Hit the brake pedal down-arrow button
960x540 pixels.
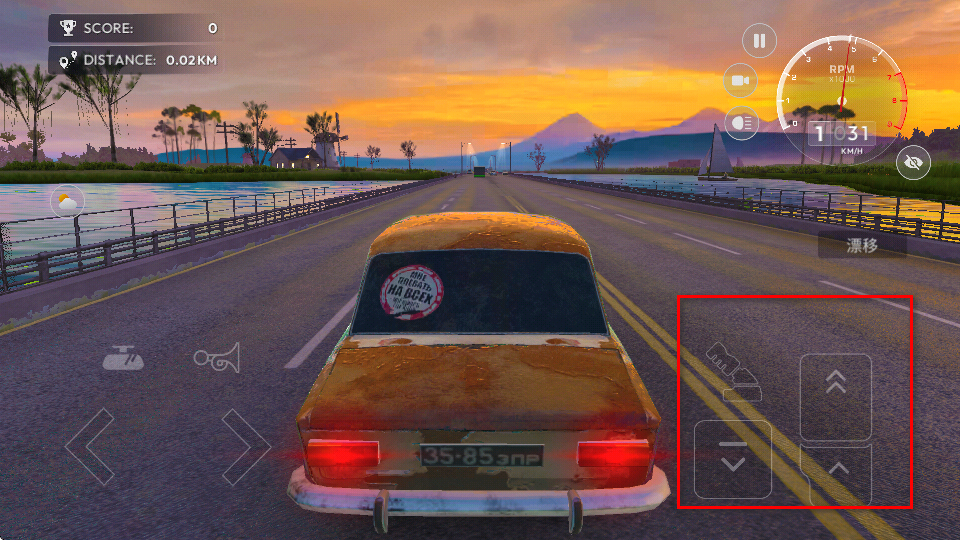coord(733,460)
